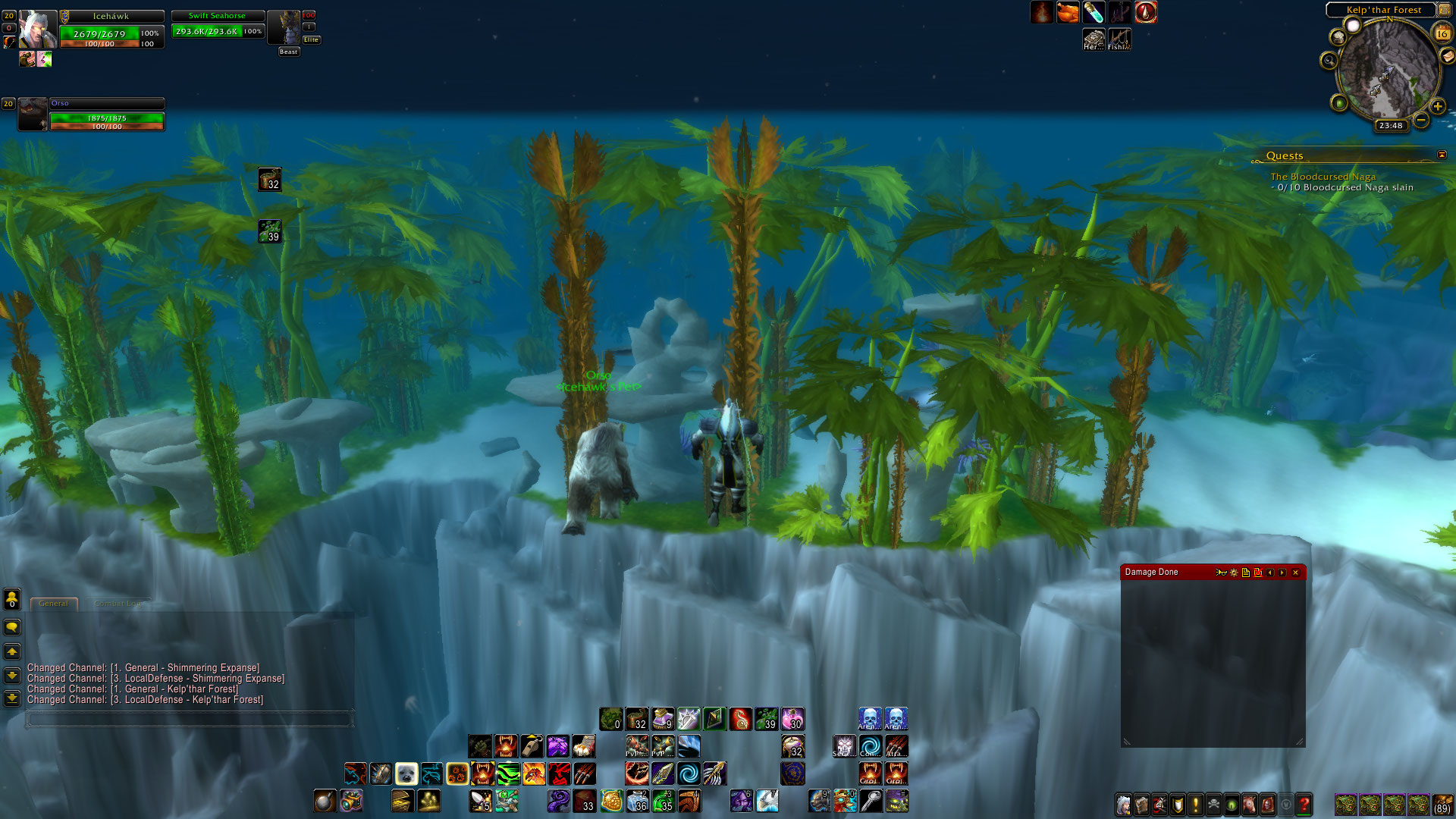Click the blue swirl ability icon
This screenshot has height=819, width=1456.
689,773
